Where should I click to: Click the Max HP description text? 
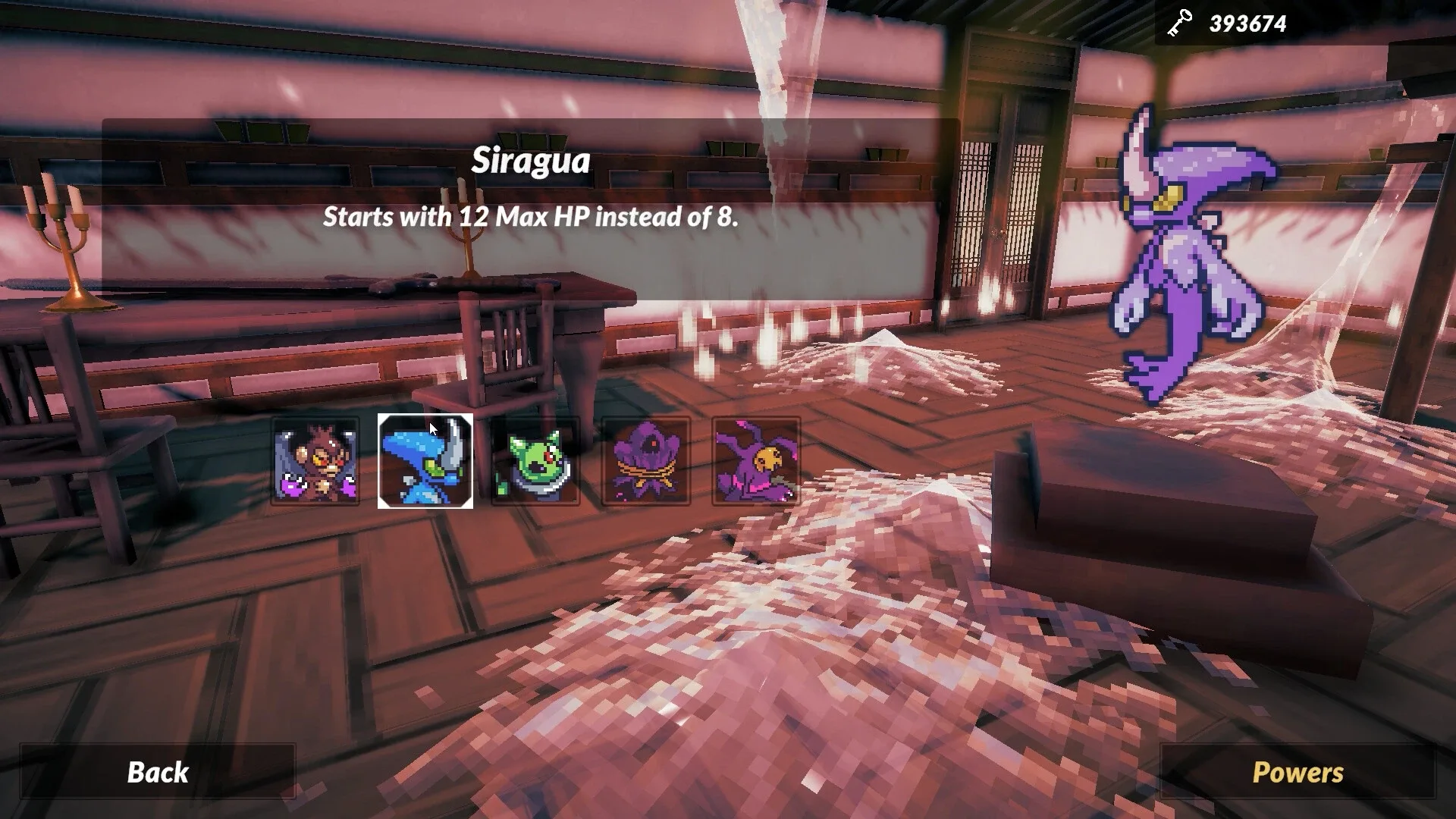532,218
